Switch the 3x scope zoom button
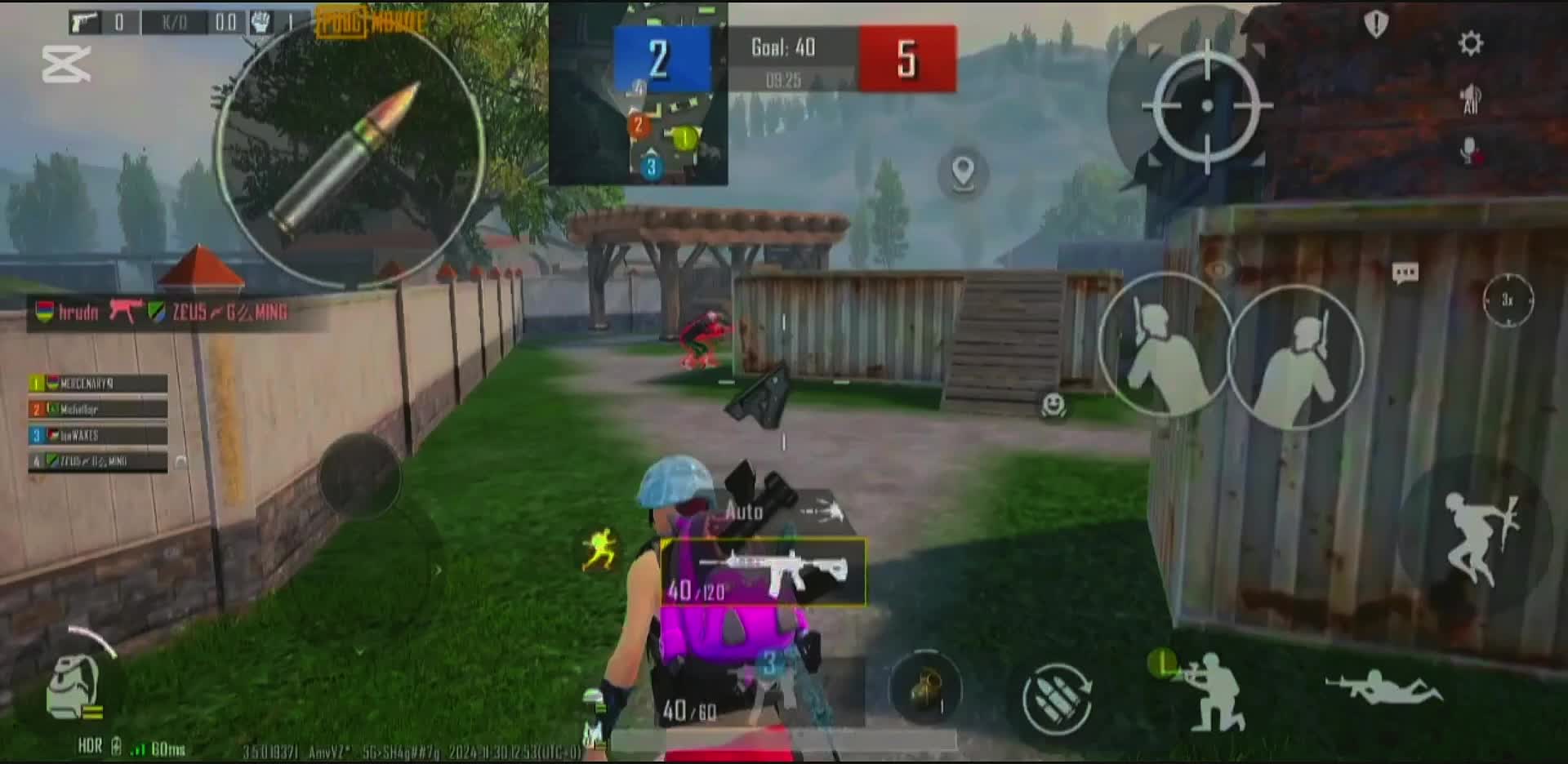This screenshot has width=1568, height=764. [x=1508, y=300]
